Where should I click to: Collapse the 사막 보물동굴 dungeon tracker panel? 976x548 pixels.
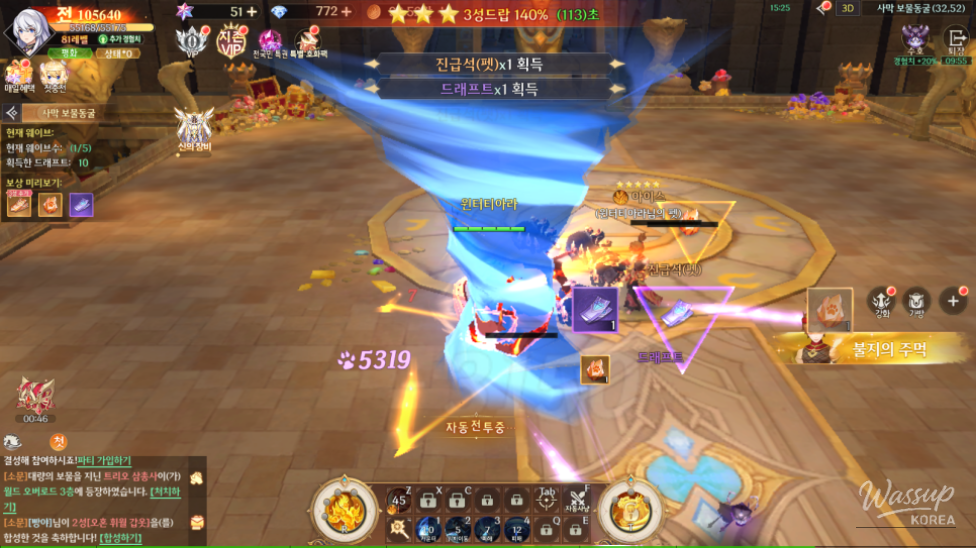pyautogui.click(x=13, y=114)
